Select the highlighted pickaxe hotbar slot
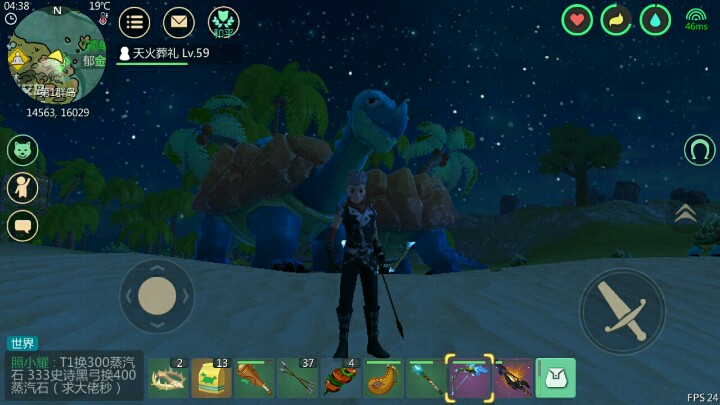Image resolution: width=720 pixels, height=405 pixels. click(x=469, y=378)
